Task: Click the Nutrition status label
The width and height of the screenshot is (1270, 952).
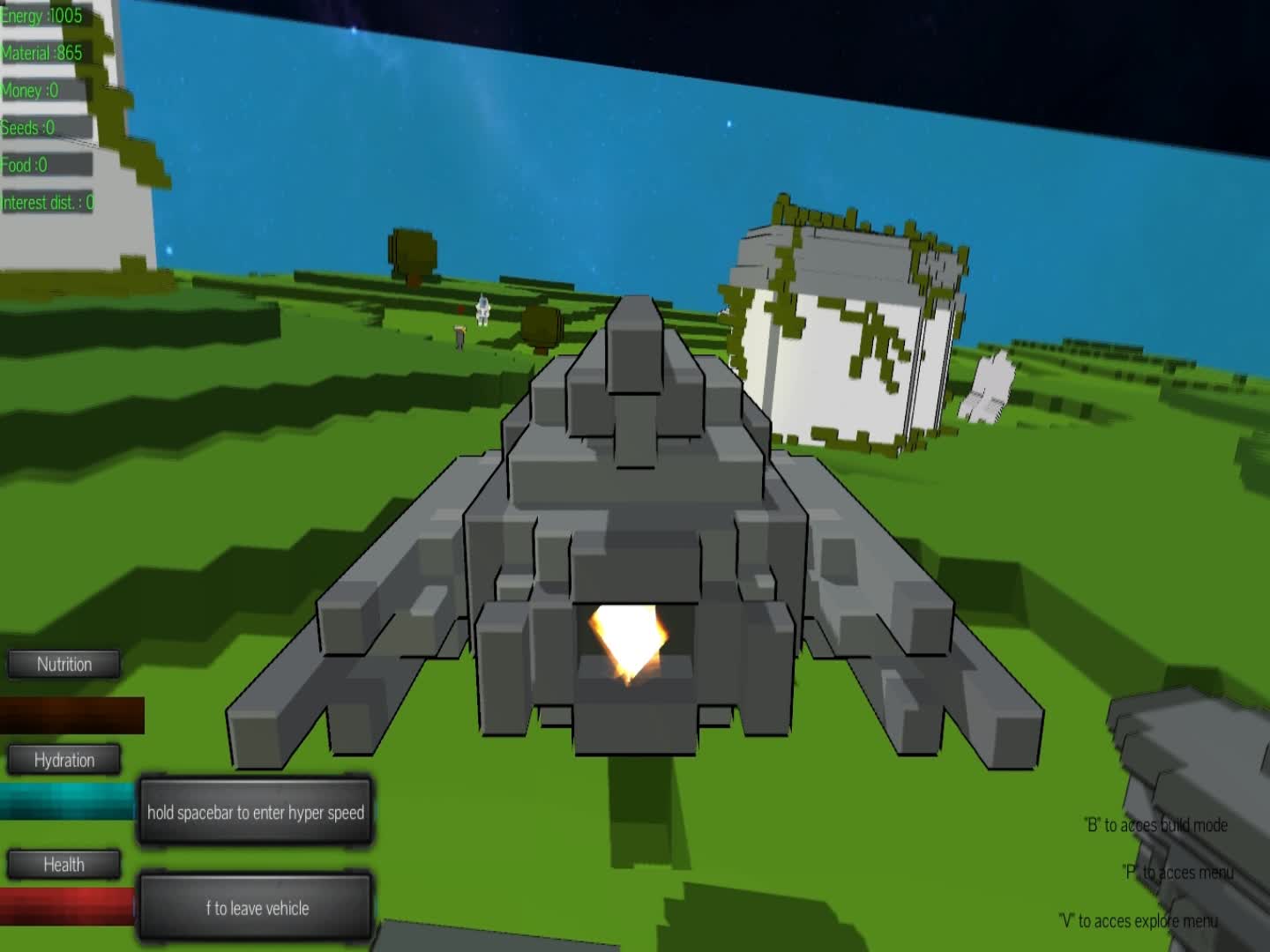Action: pos(65,664)
